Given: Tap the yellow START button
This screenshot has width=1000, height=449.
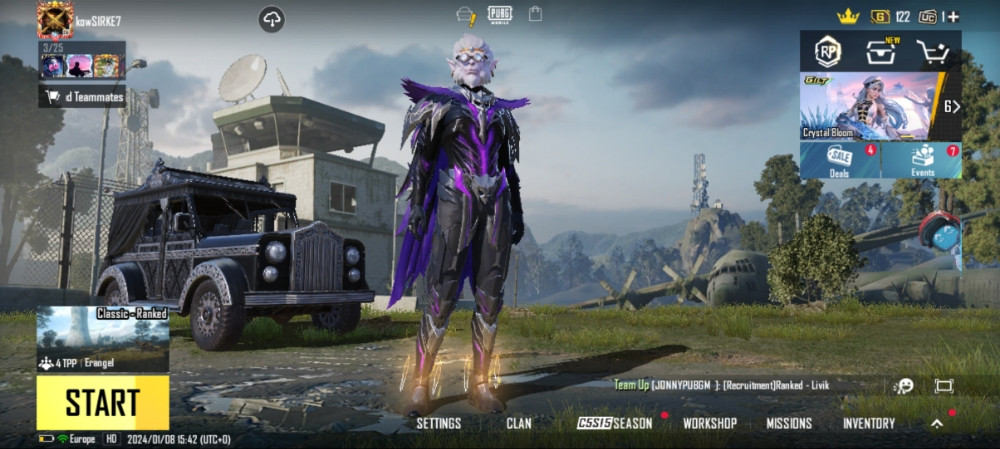Looking at the screenshot, I should coord(102,402).
